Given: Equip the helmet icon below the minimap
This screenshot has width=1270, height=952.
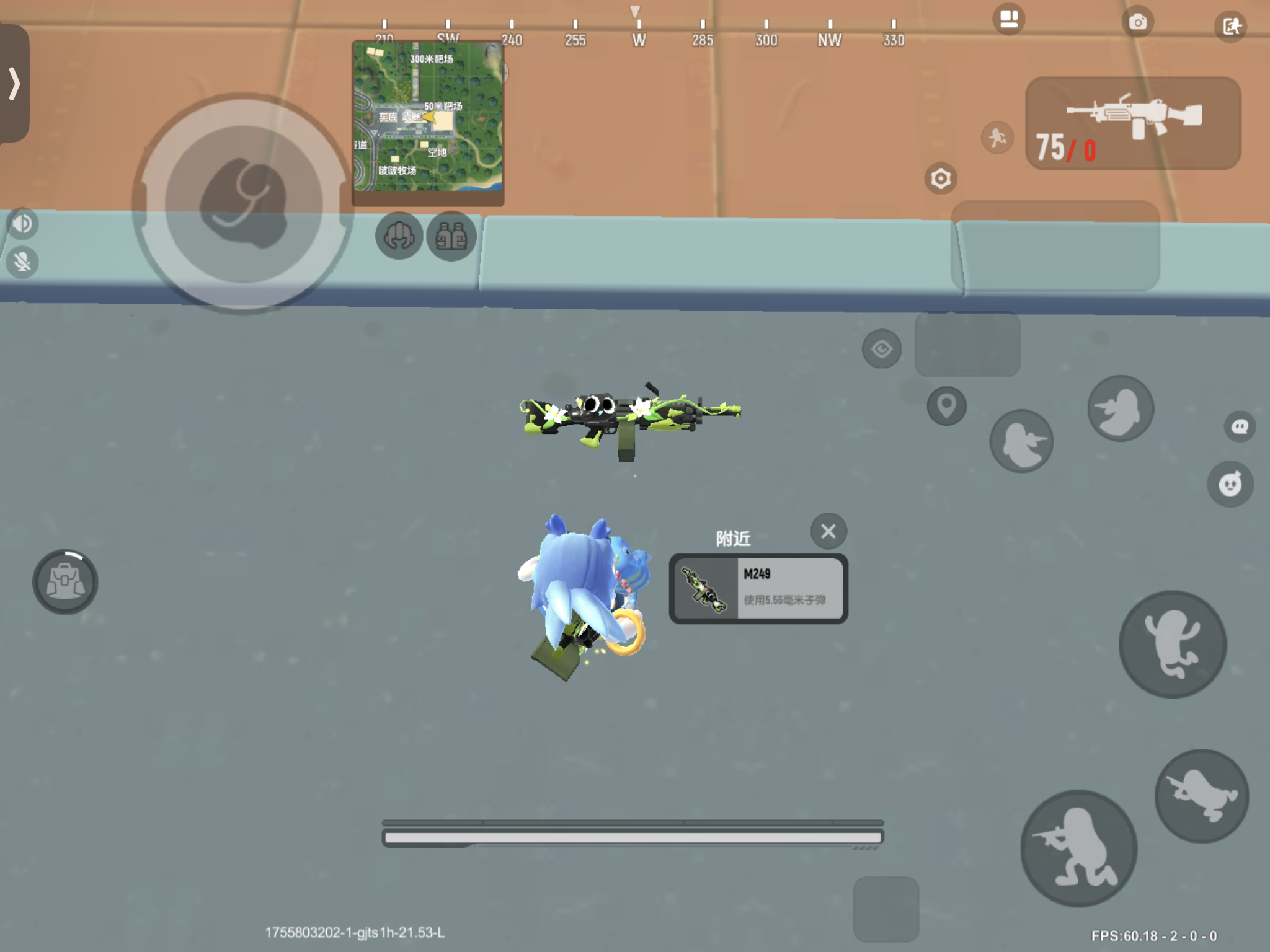Looking at the screenshot, I should click(x=399, y=236).
